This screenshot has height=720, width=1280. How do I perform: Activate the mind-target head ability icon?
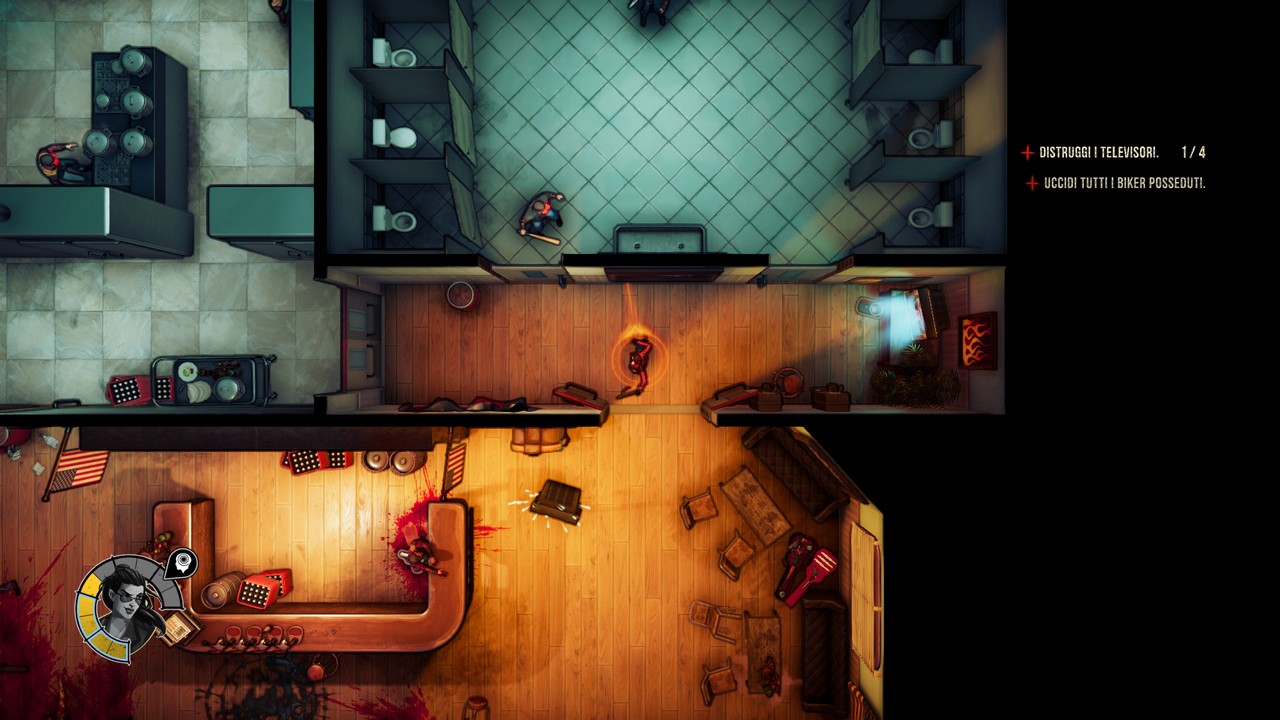click(181, 565)
